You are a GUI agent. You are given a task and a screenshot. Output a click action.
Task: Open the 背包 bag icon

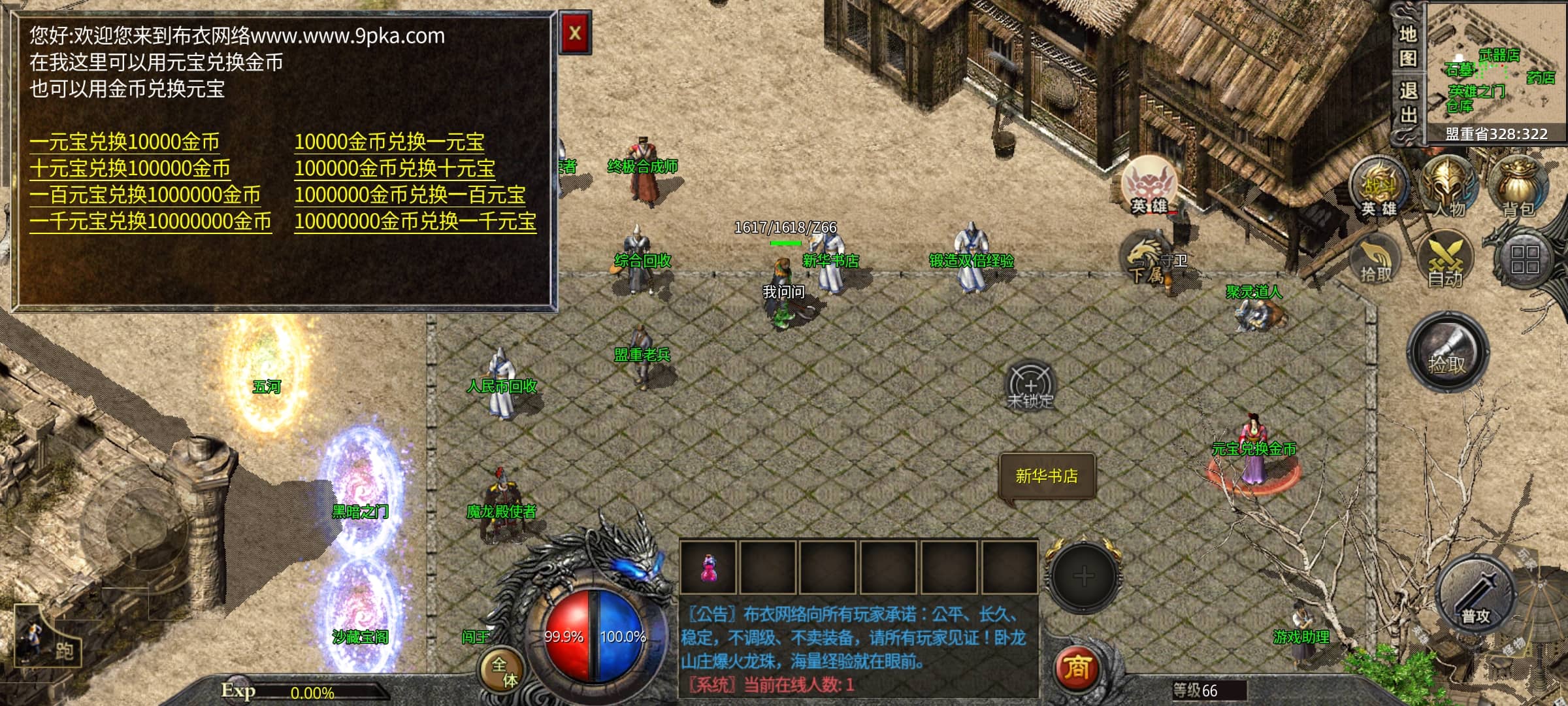(x=1518, y=186)
